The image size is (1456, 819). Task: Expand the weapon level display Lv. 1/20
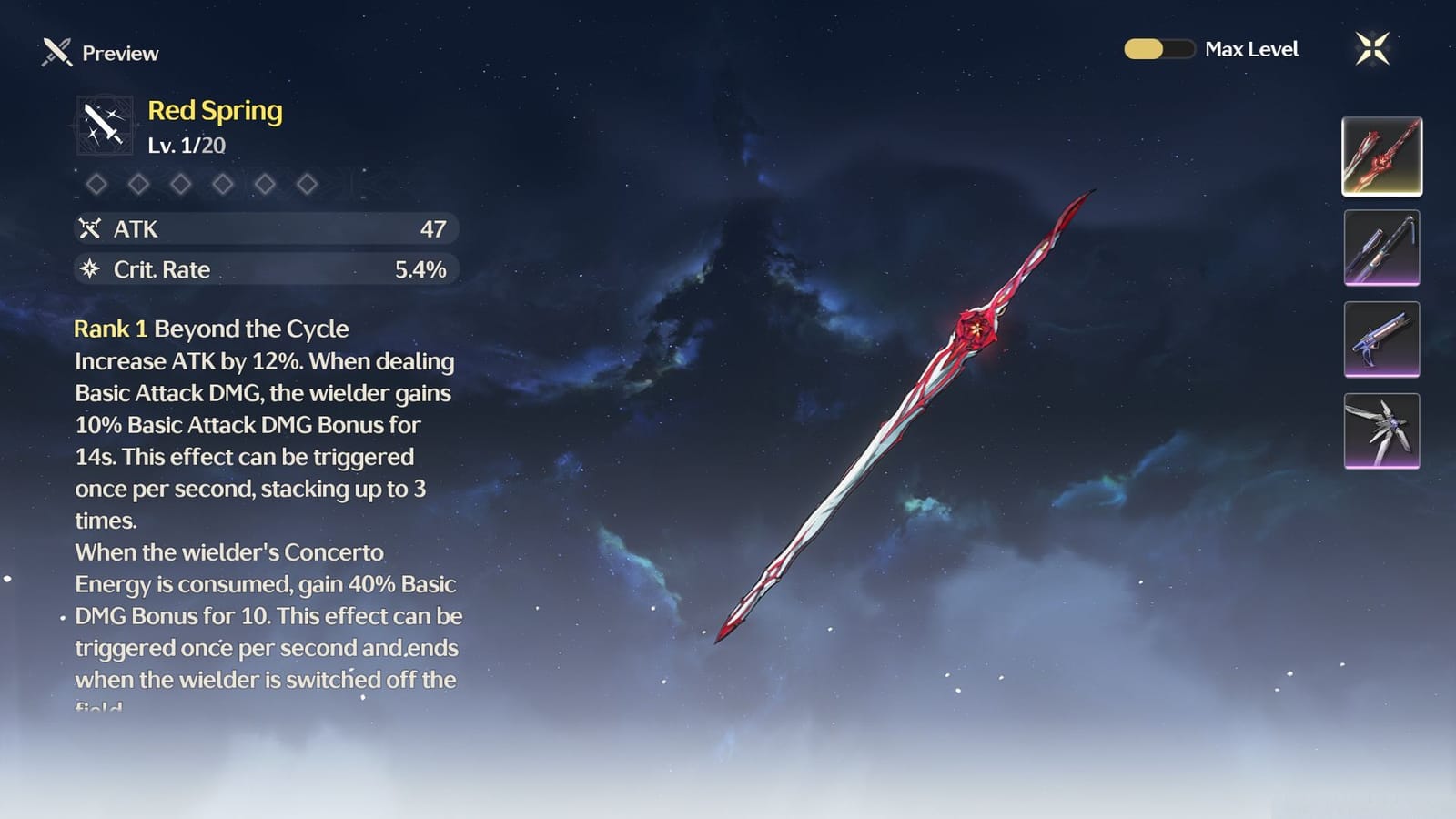click(x=187, y=144)
